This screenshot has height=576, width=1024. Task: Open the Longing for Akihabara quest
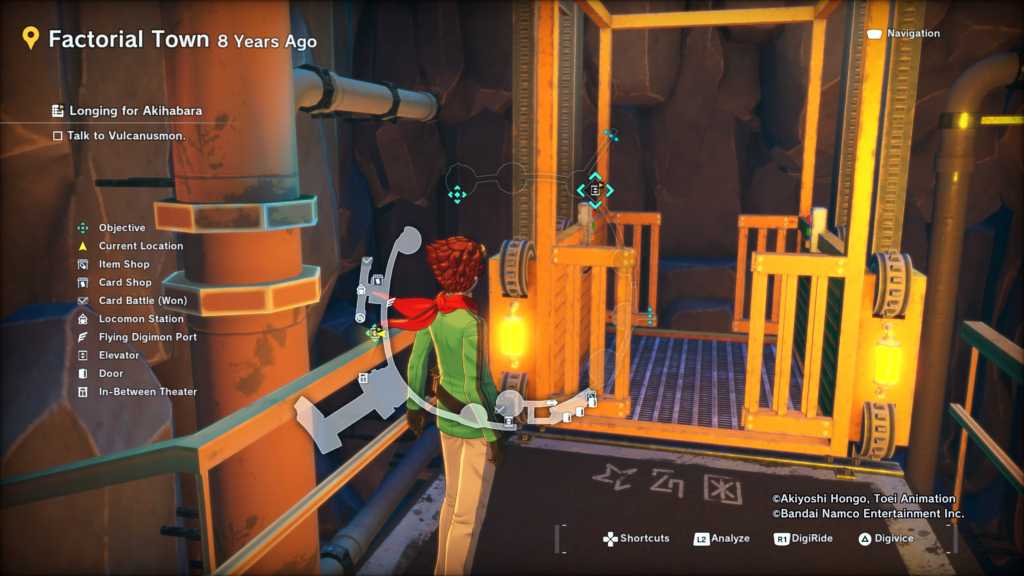tap(135, 111)
